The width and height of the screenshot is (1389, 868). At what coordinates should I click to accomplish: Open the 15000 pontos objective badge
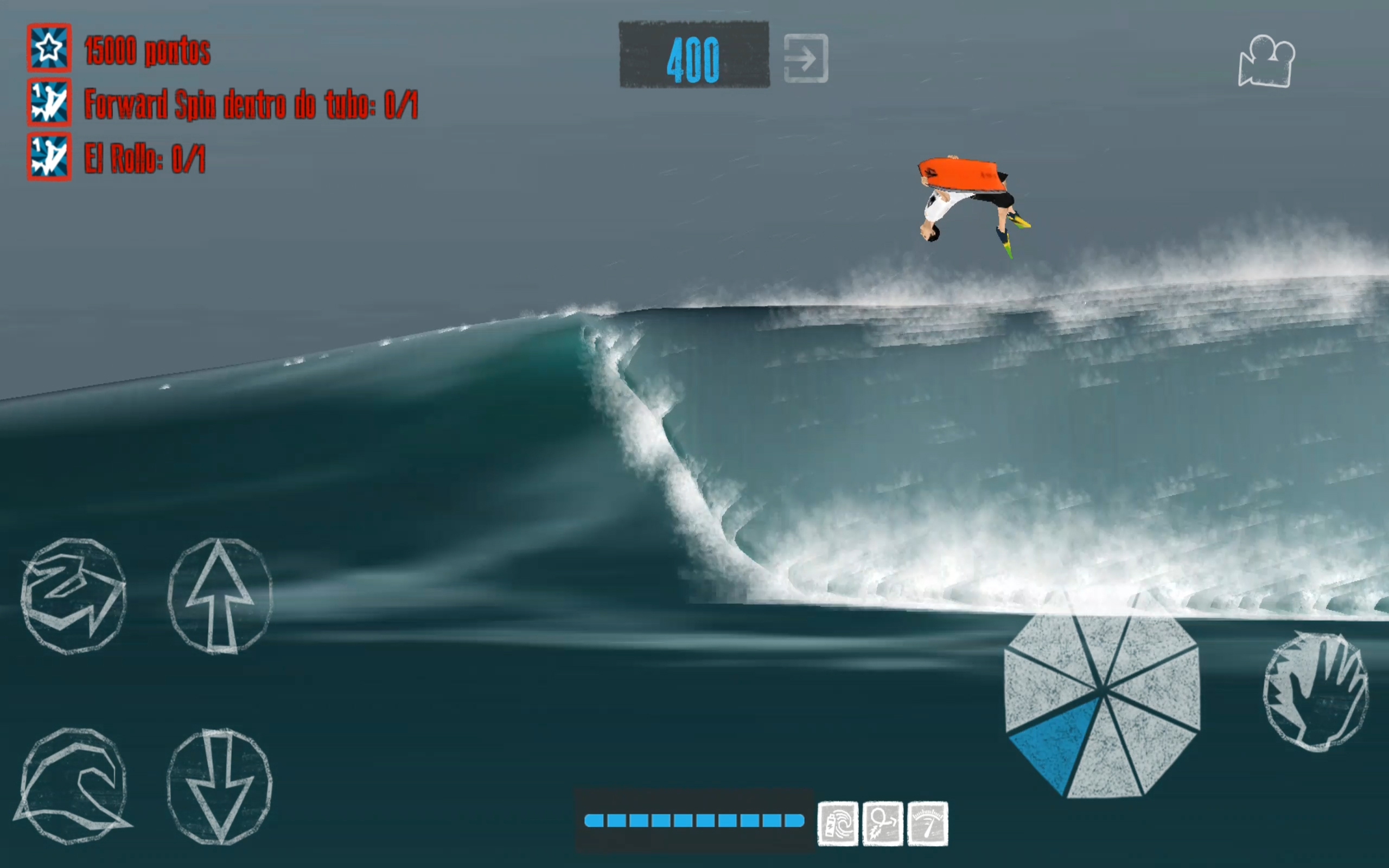tap(49, 50)
